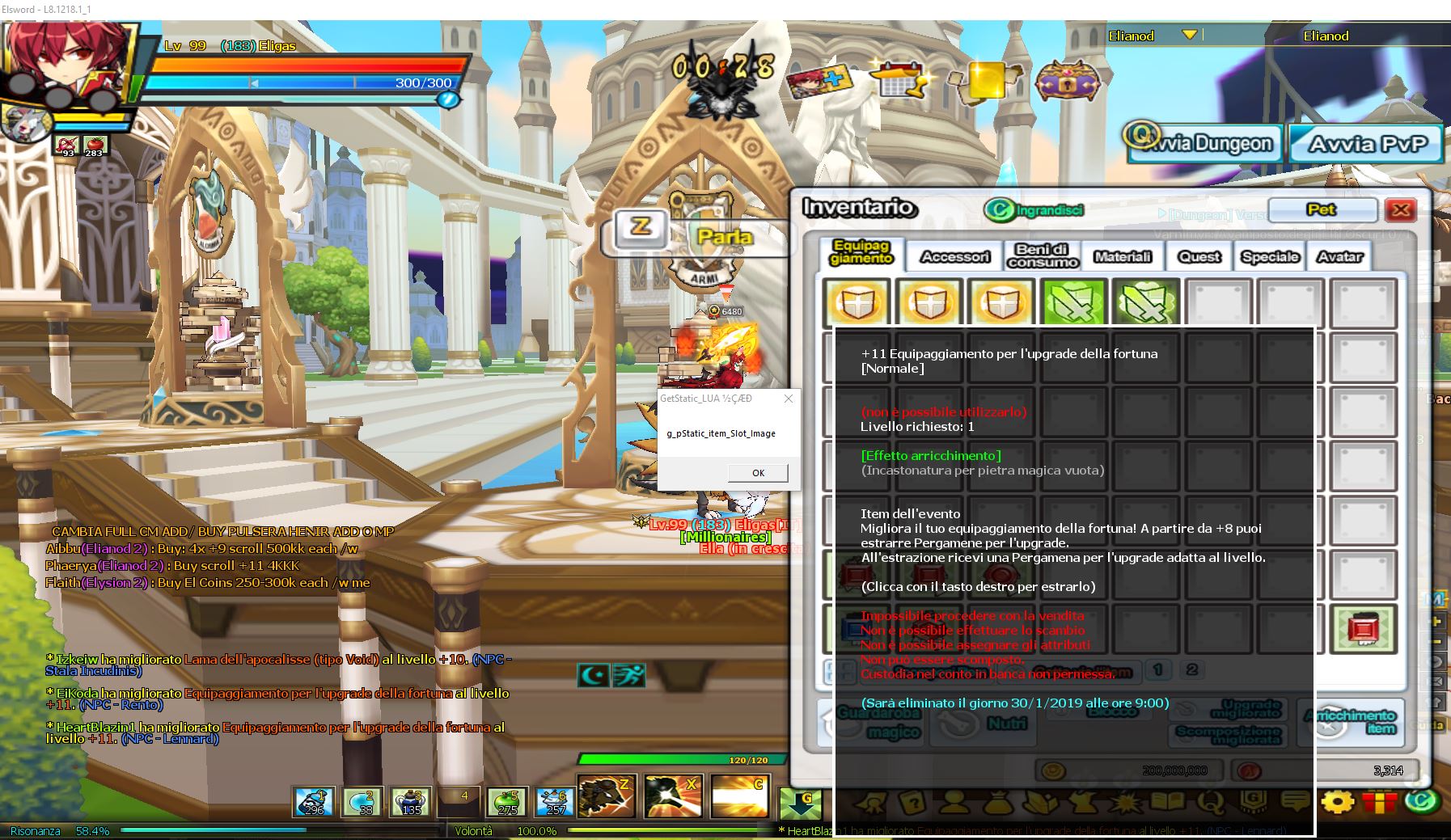Start a dungeon with Avvia Dungeon
Screen dimensions: 1451x840
pyautogui.click(x=1204, y=145)
